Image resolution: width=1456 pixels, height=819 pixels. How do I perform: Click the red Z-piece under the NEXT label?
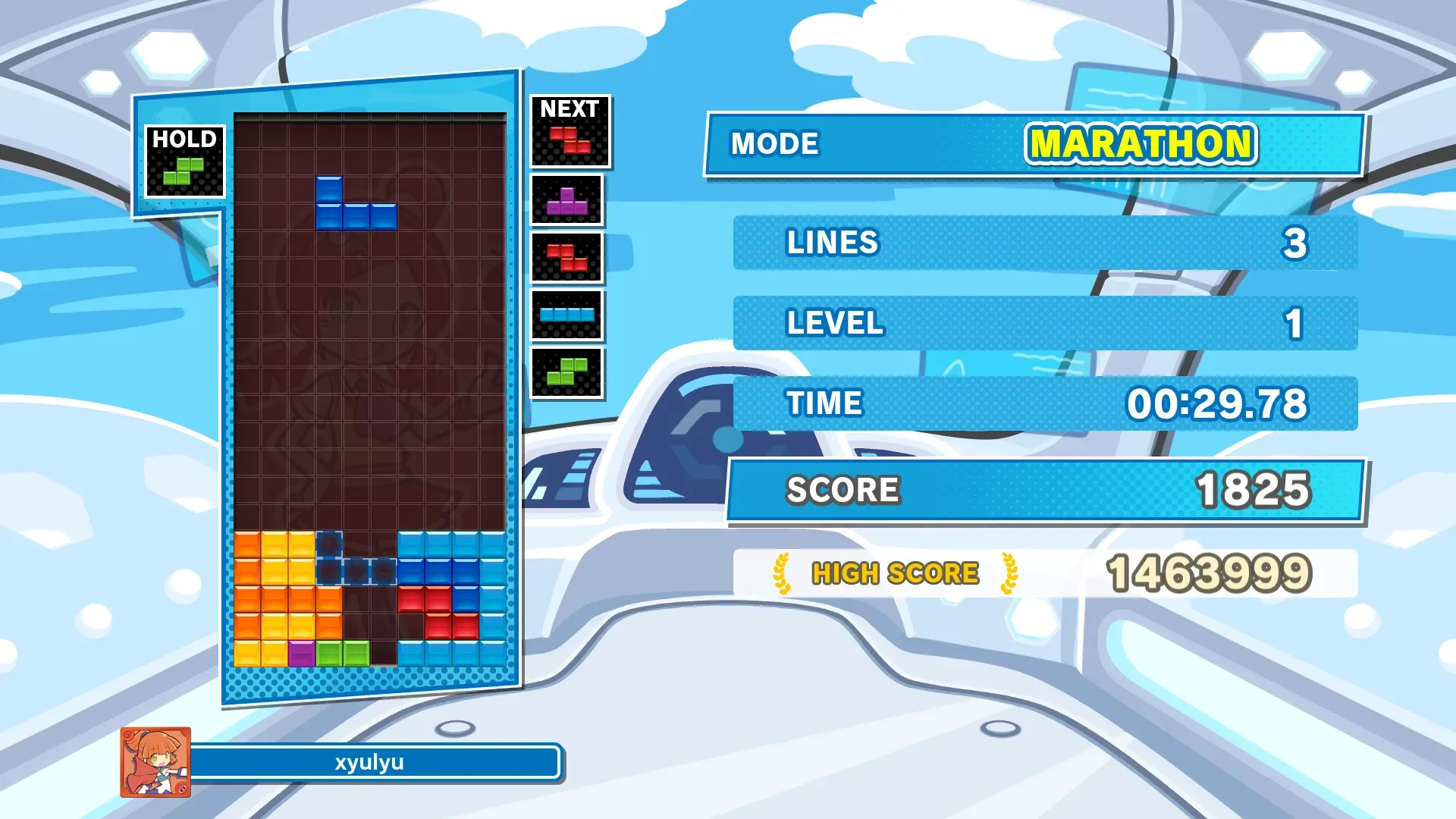[x=570, y=140]
